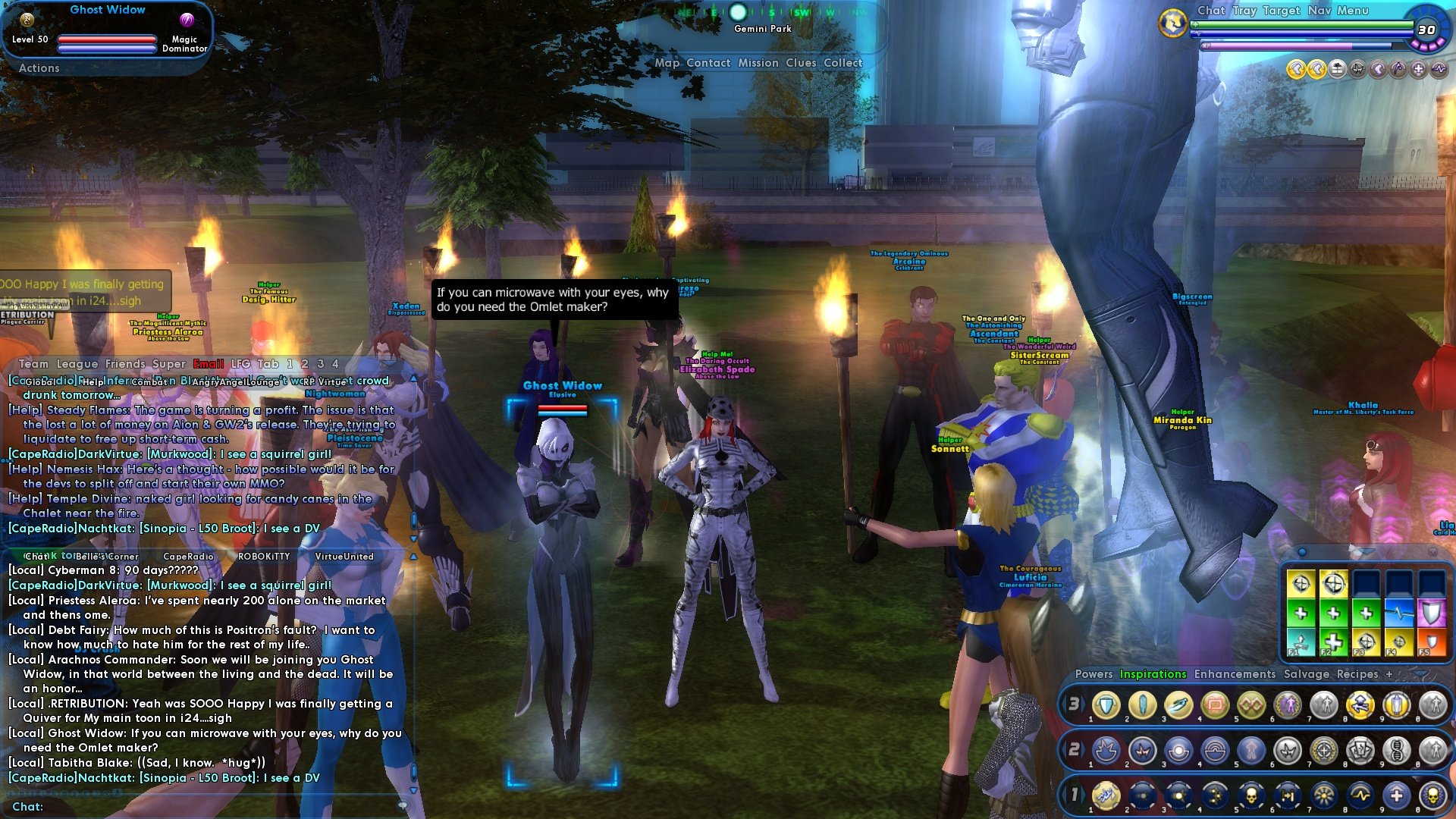Toggle the Target window from the top bar
The width and height of the screenshot is (1456, 819).
click(x=1282, y=11)
